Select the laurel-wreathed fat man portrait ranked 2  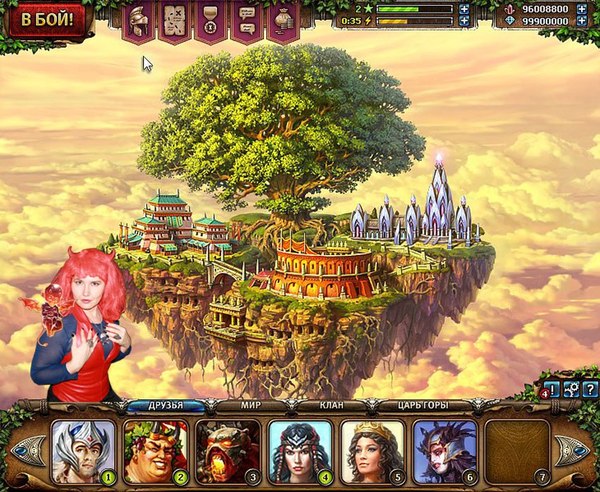155,452
